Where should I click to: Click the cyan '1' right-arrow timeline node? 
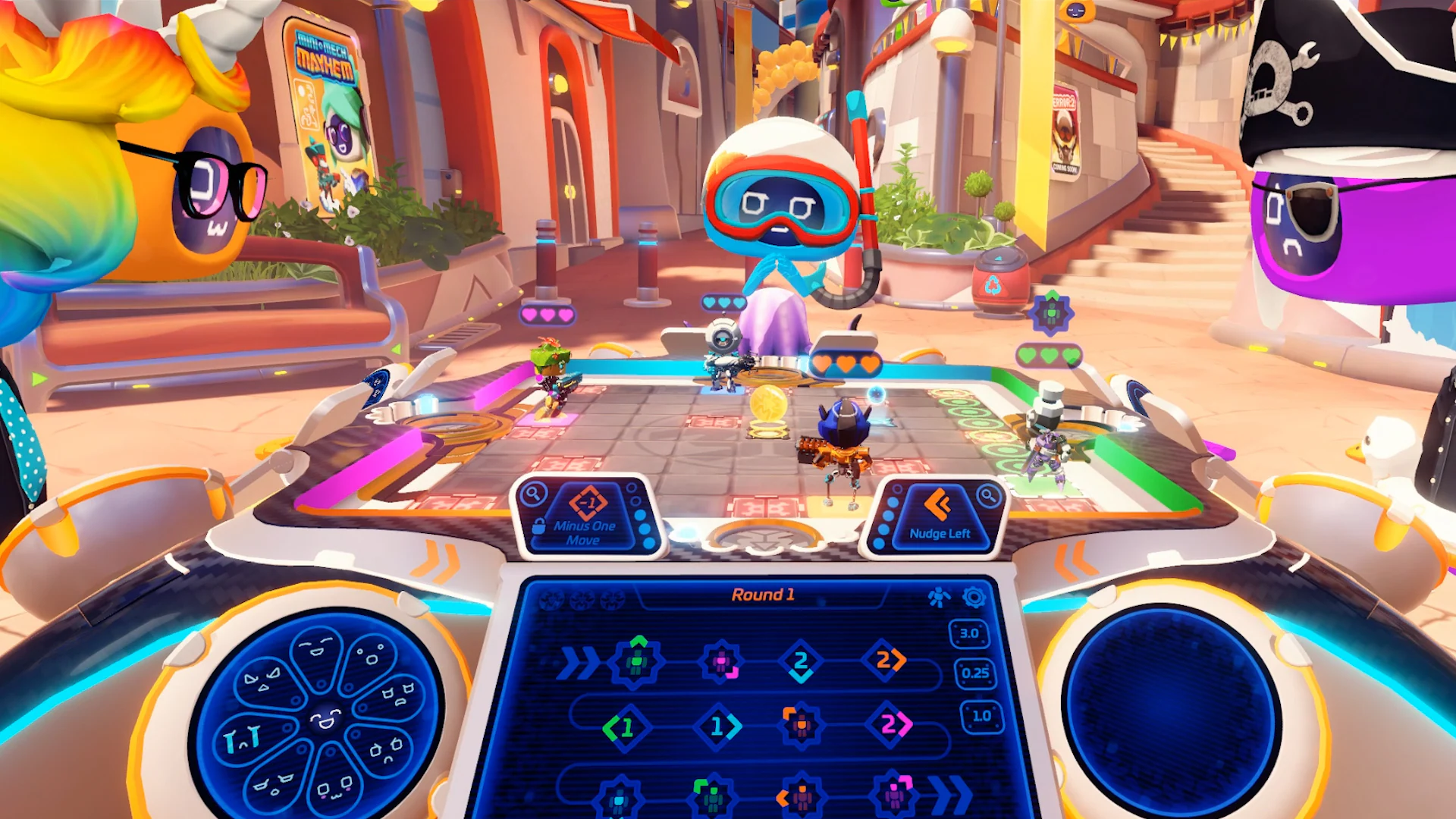click(719, 727)
